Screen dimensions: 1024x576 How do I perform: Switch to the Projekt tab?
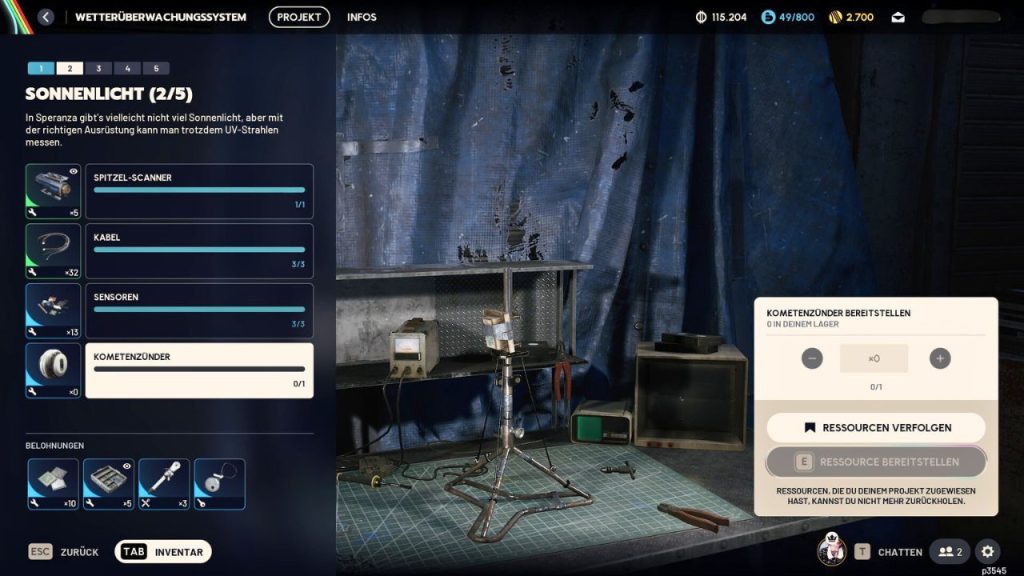click(x=299, y=17)
